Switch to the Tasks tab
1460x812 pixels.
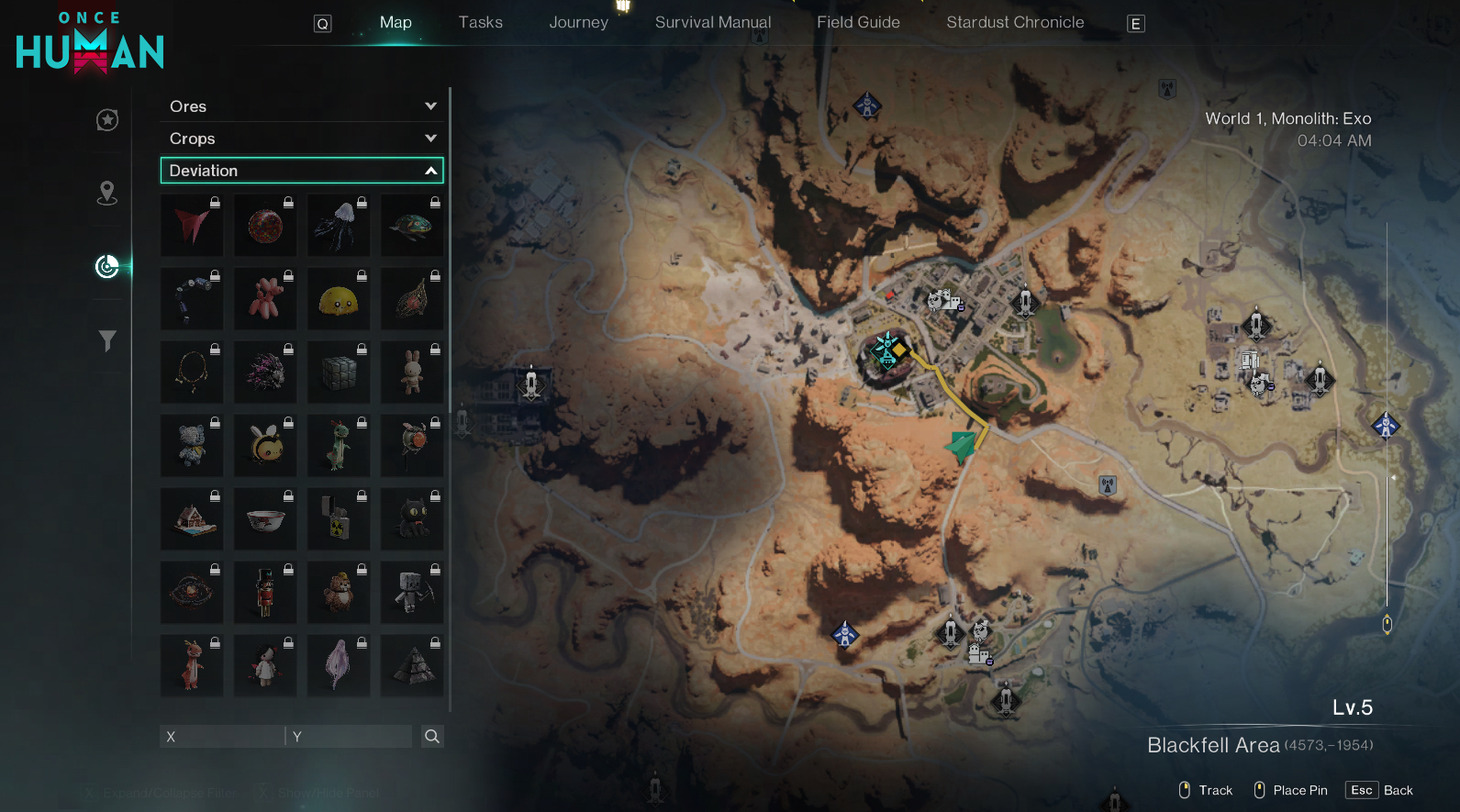(480, 23)
